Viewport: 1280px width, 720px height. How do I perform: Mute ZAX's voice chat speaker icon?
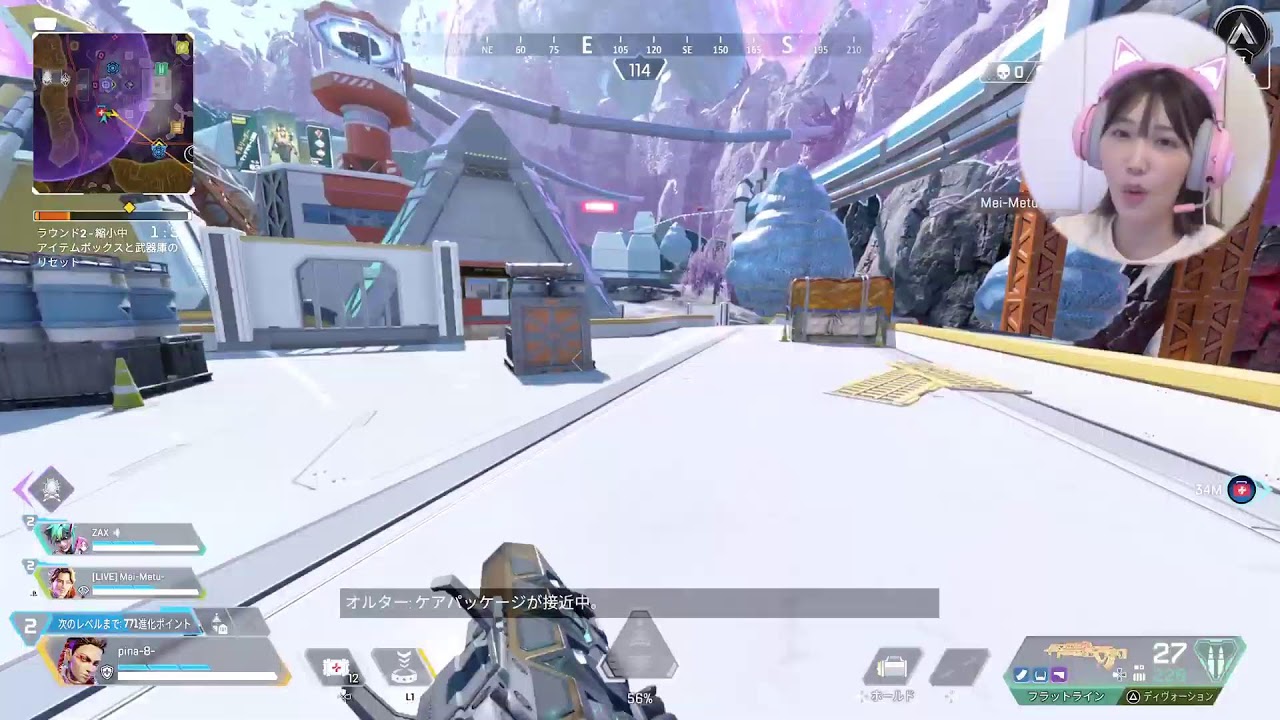point(117,532)
